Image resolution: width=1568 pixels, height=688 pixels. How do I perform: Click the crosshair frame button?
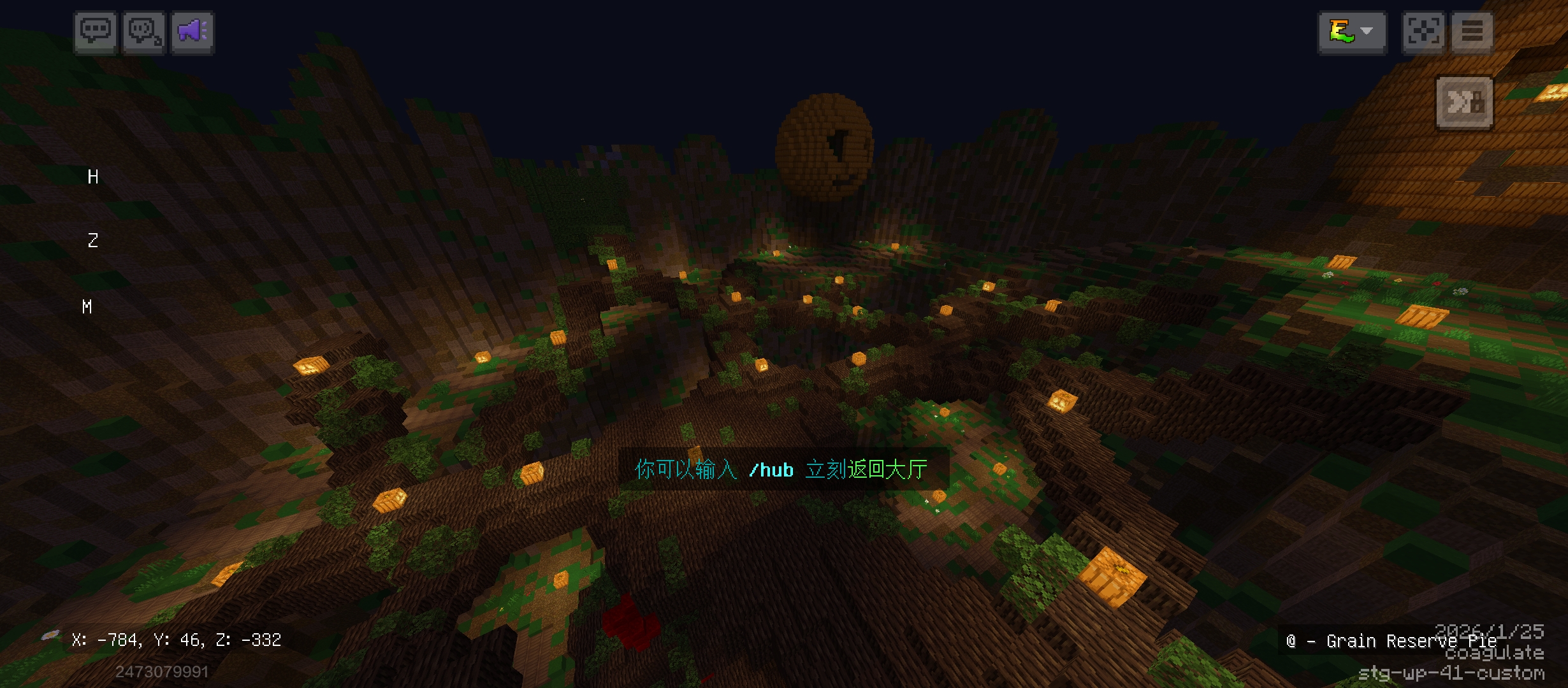pos(1423,32)
